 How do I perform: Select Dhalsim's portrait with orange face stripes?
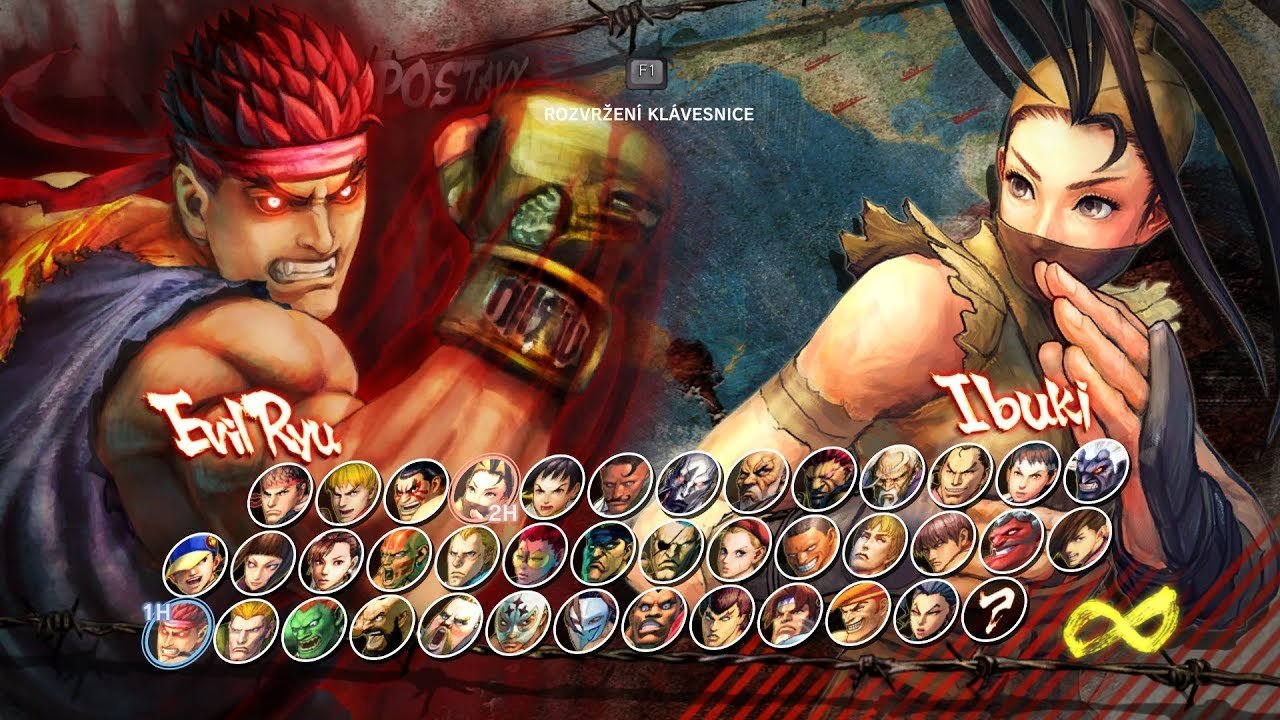pyautogui.click(x=400, y=559)
